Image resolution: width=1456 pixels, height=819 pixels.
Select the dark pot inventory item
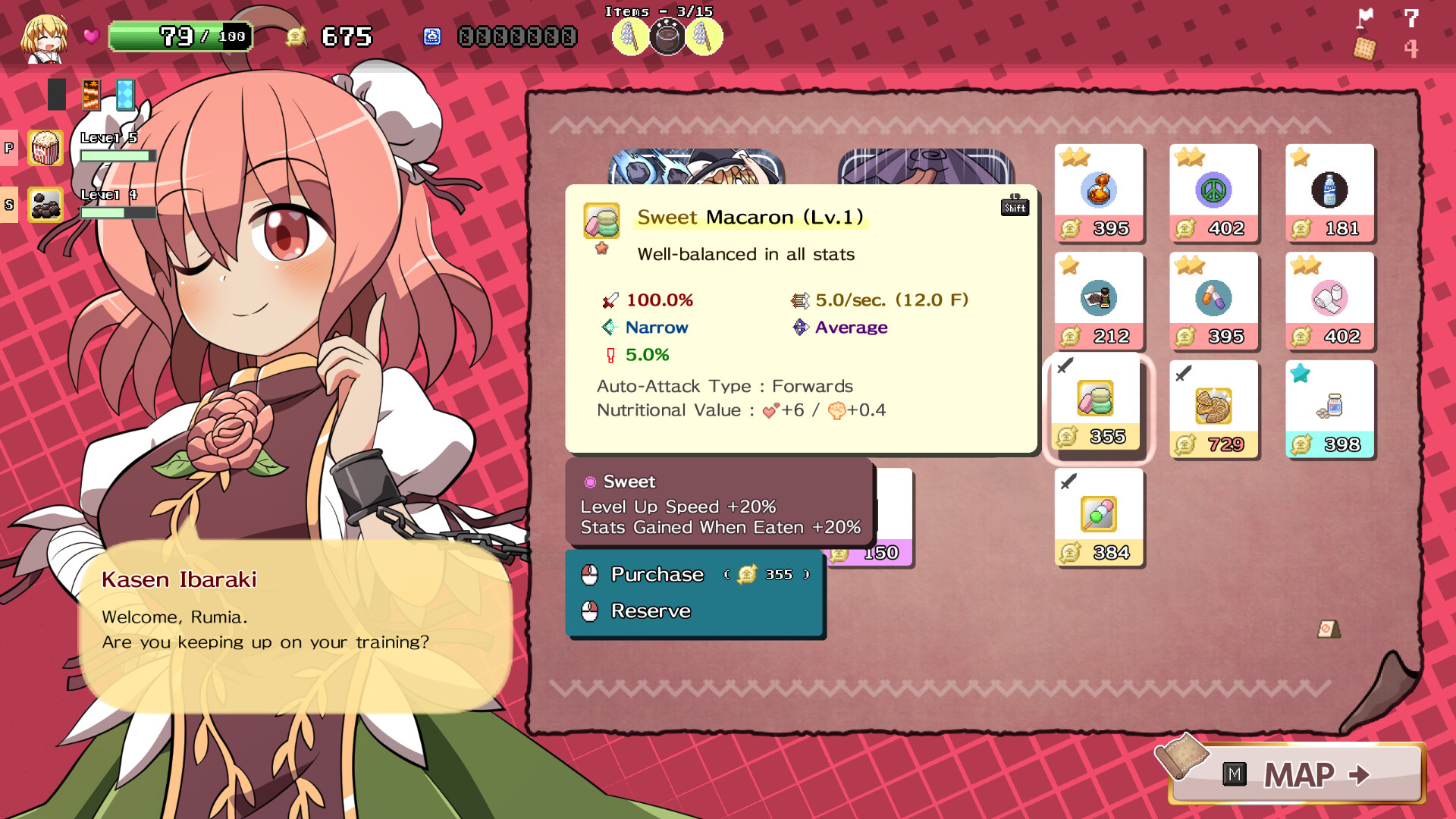667,36
